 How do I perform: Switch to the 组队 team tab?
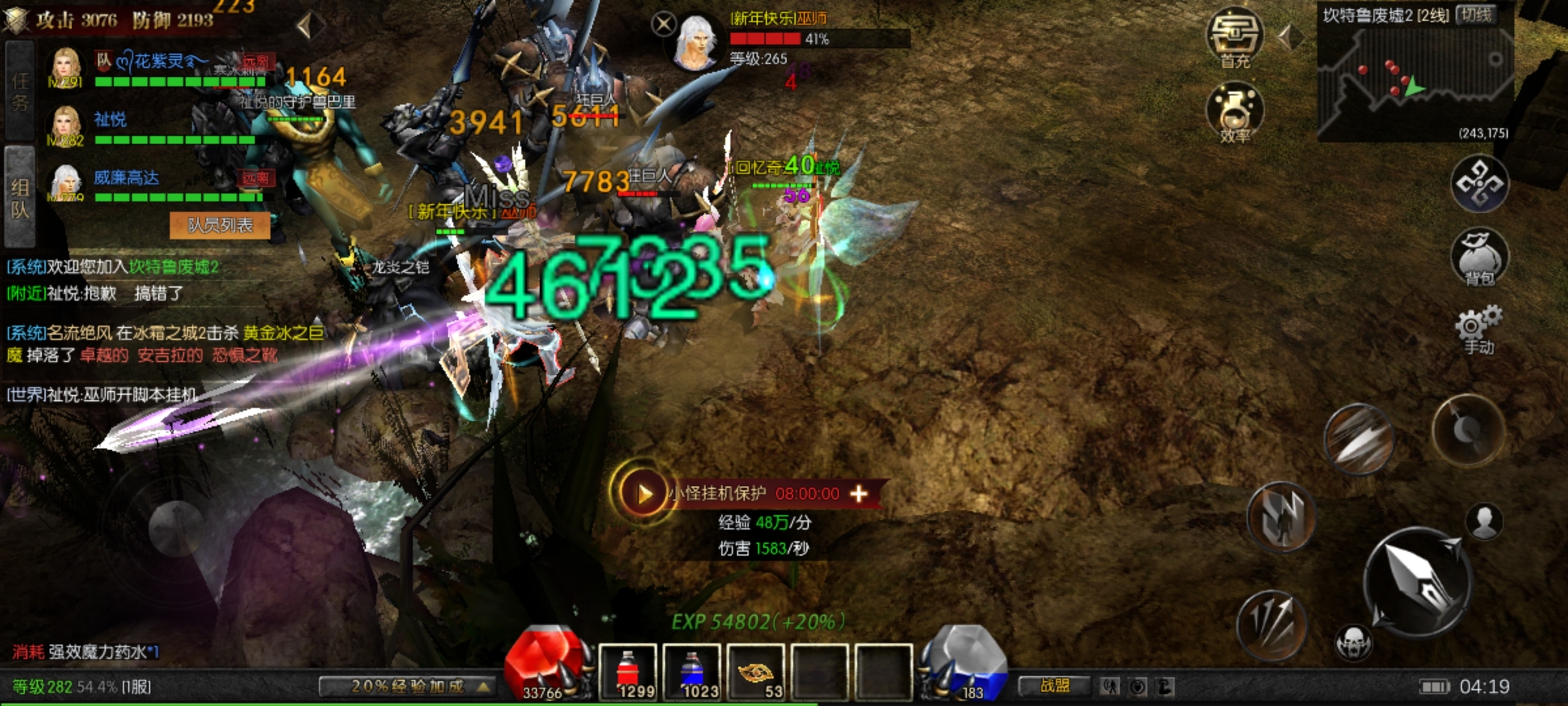pos(20,197)
